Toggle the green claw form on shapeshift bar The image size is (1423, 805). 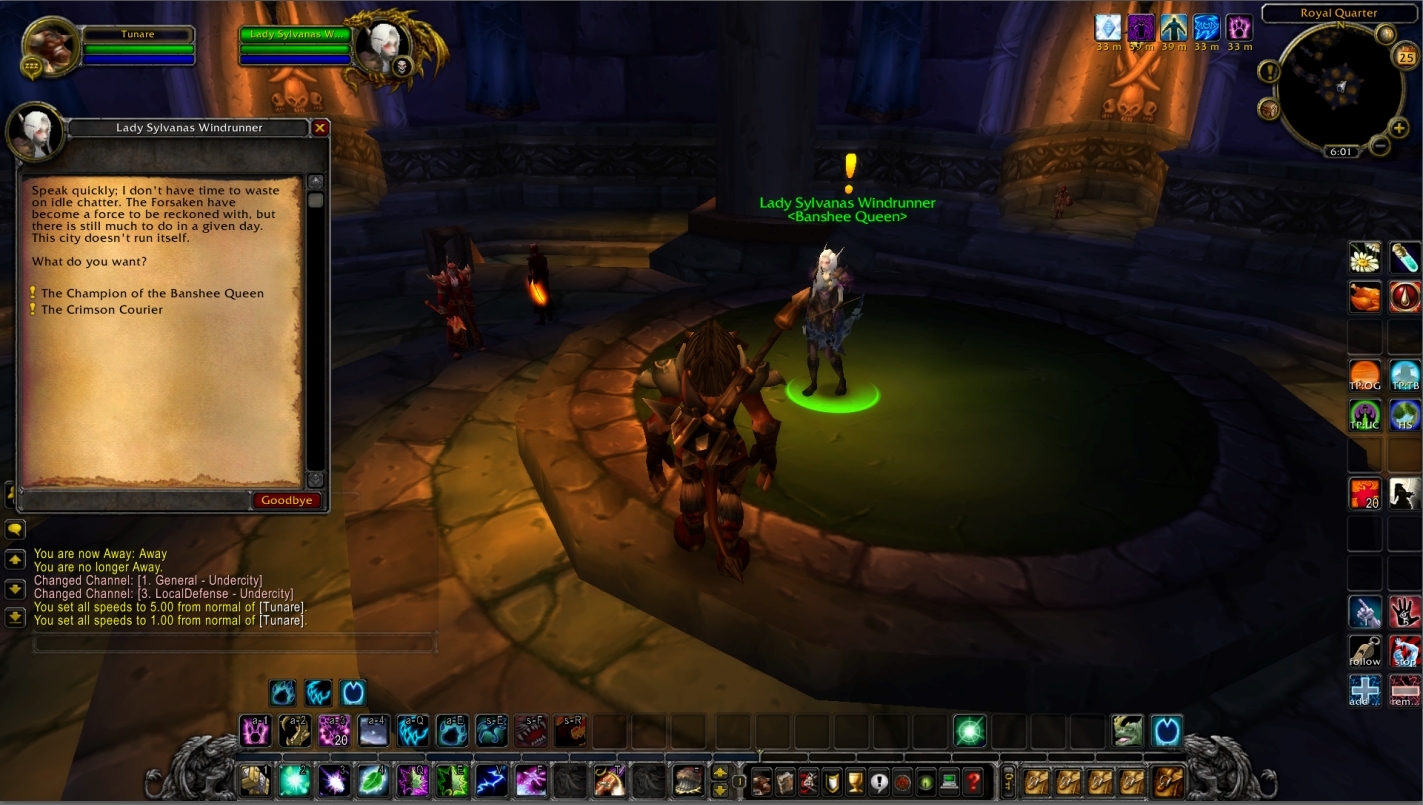tap(282, 692)
